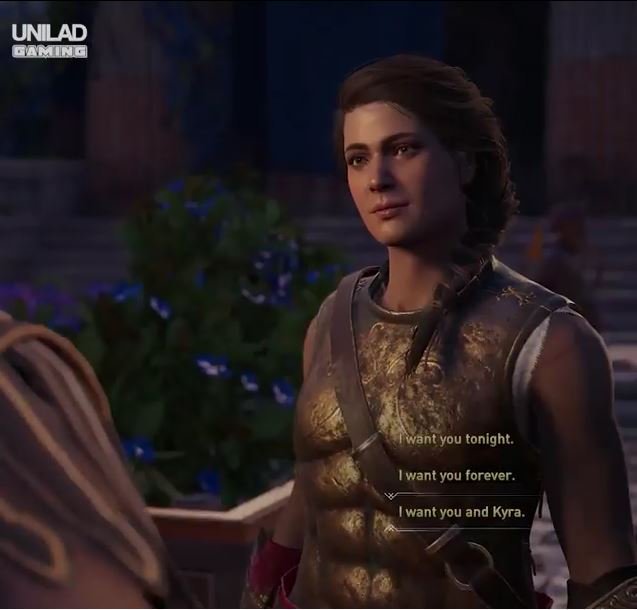The image size is (637, 610).
Task: Select the "I want you forever." dialogue option
Action: click(x=456, y=475)
